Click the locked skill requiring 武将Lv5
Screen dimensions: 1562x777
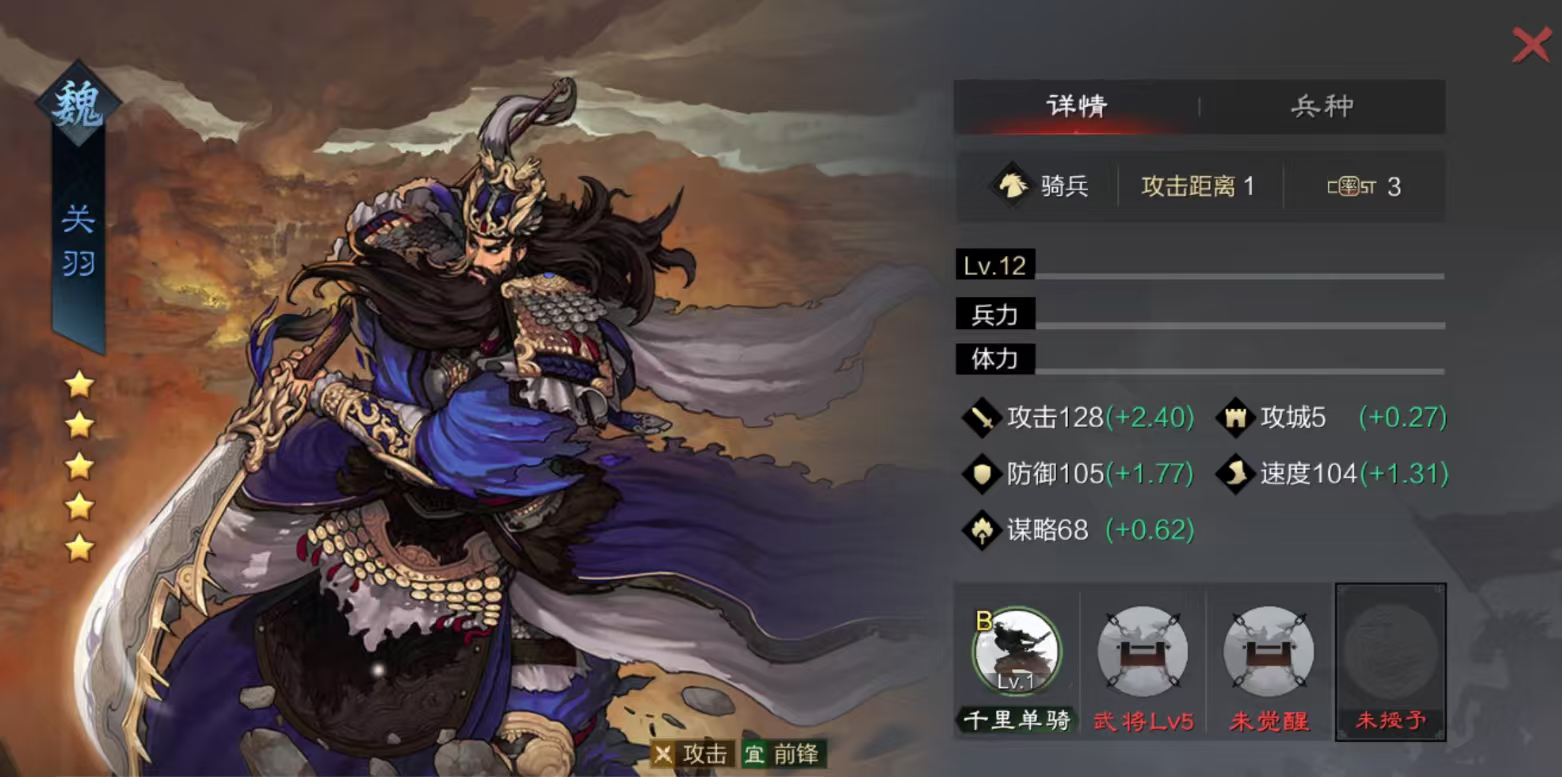[1143, 651]
